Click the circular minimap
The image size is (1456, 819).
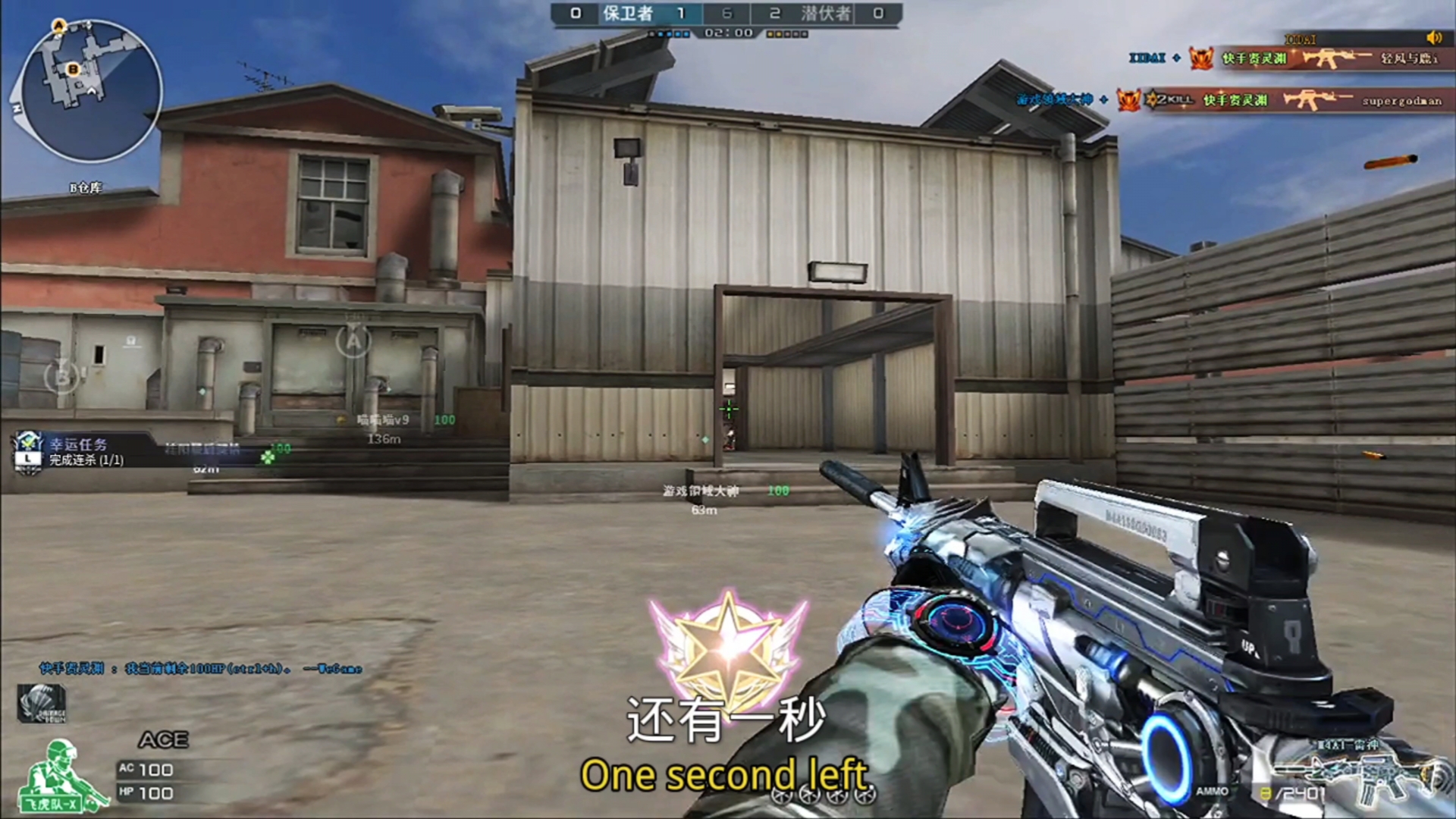pos(90,91)
